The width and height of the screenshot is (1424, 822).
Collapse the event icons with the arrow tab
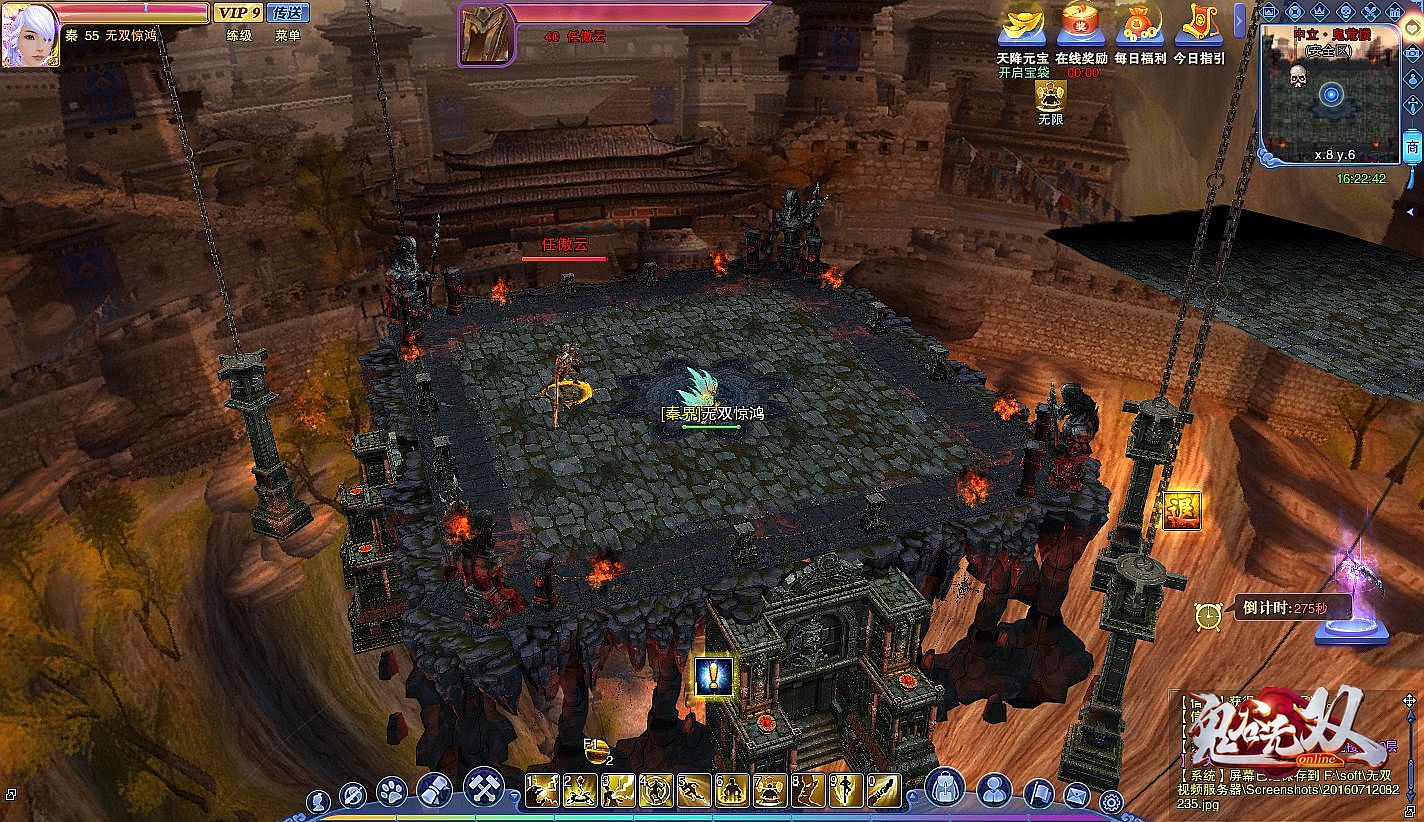pos(1240,20)
